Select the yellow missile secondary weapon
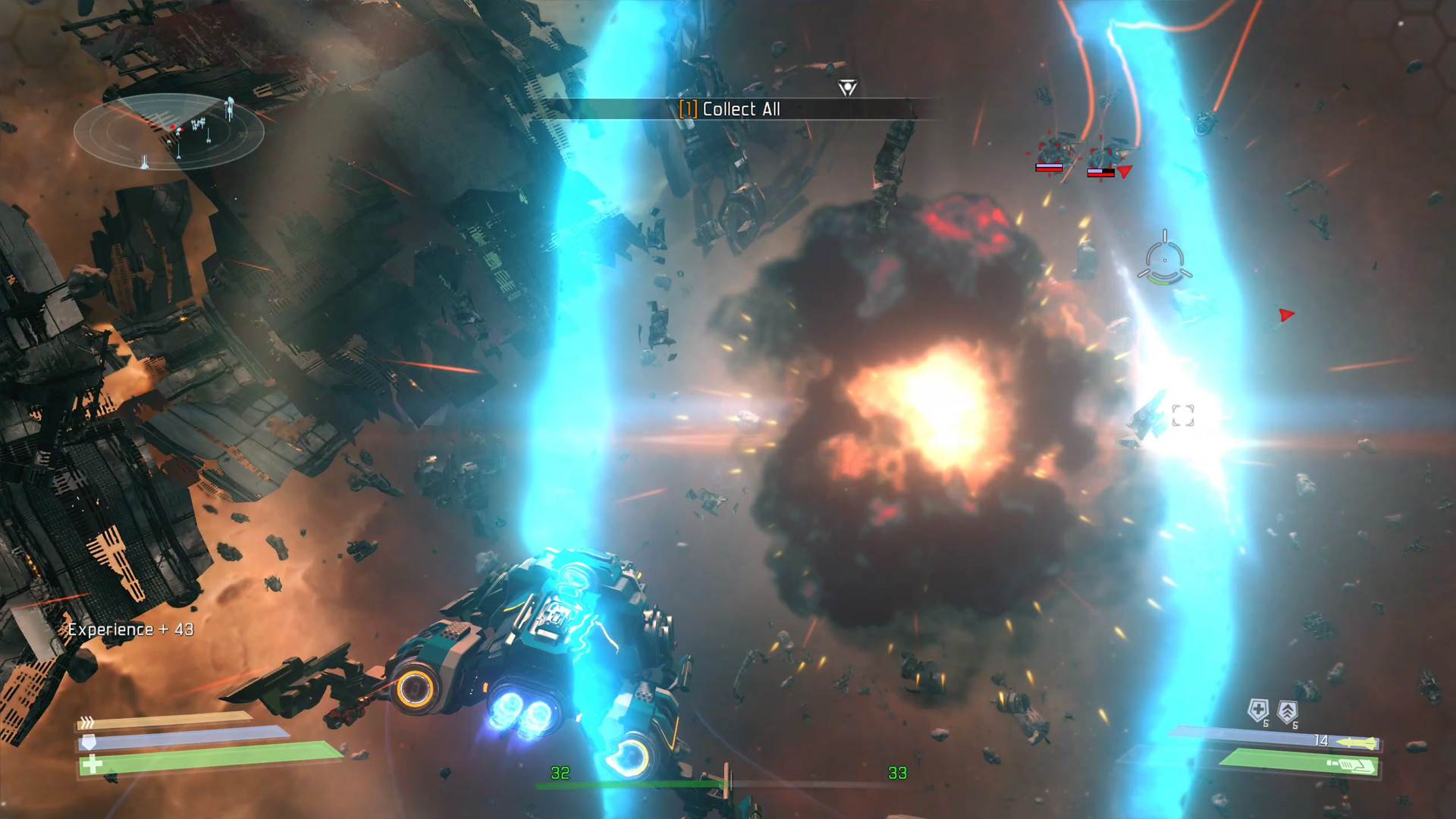This screenshot has height=819, width=1456. 1356,742
